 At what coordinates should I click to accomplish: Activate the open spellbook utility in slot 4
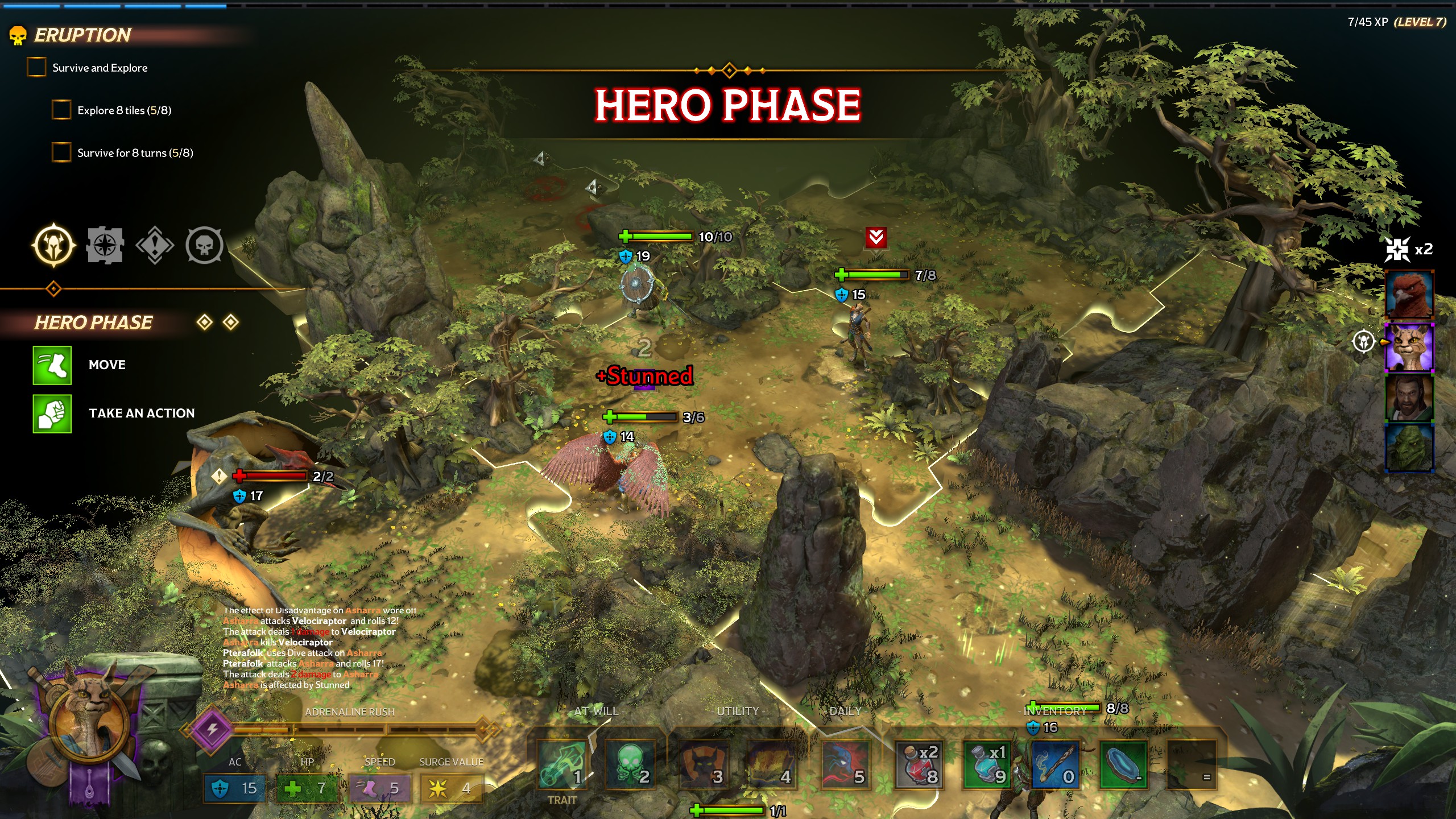pyautogui.click(x=772, y=765)
